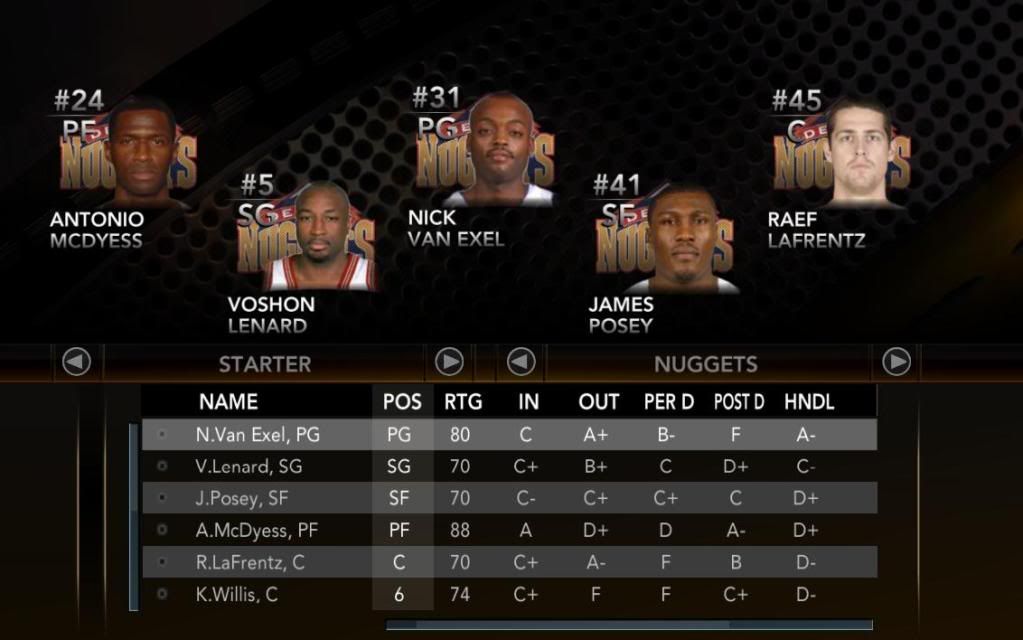
Task: Click the vertical scrollbar beside the roster
Action: 133,515
